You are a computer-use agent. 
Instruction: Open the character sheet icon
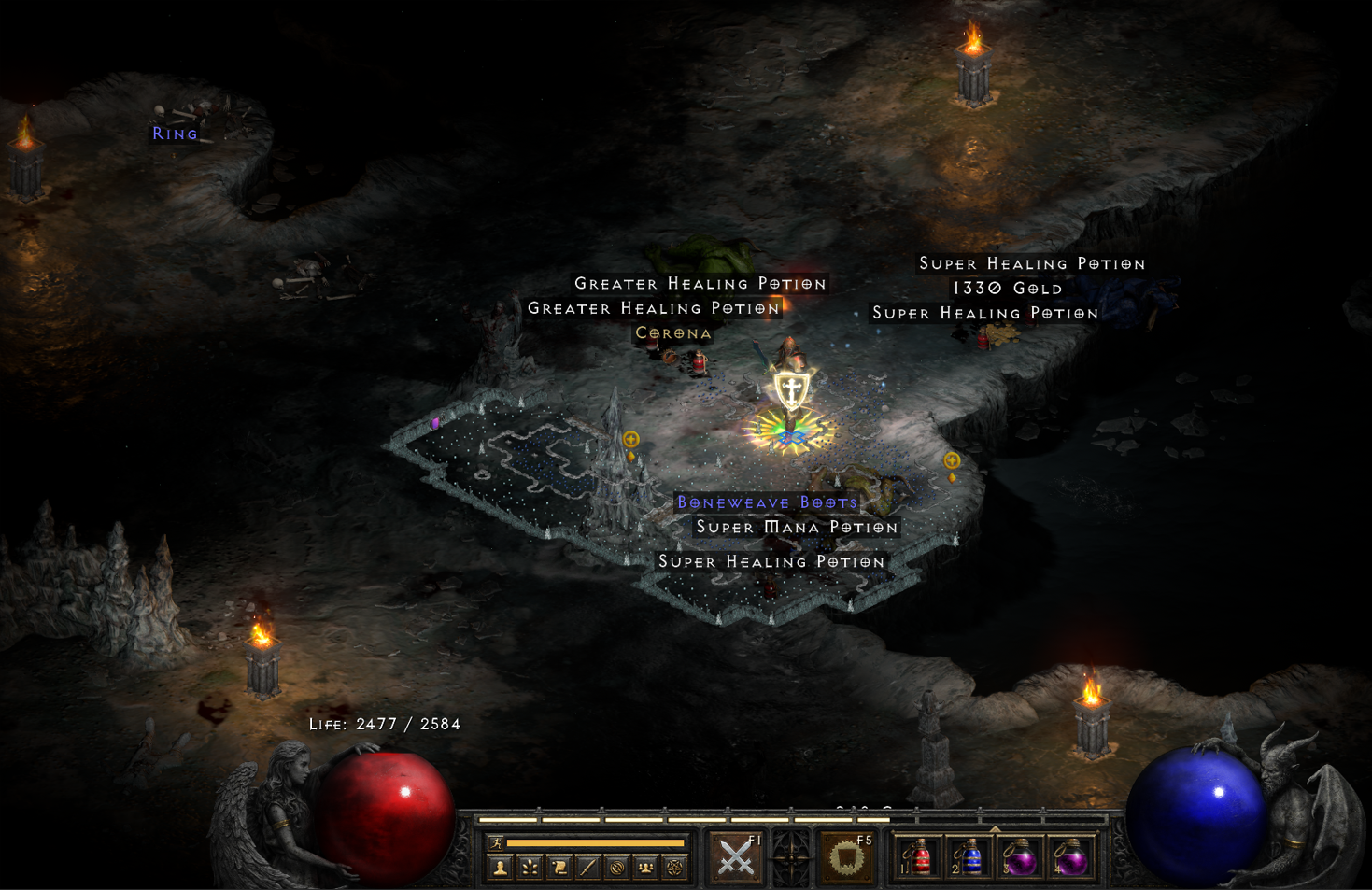(x=501, y=869)
